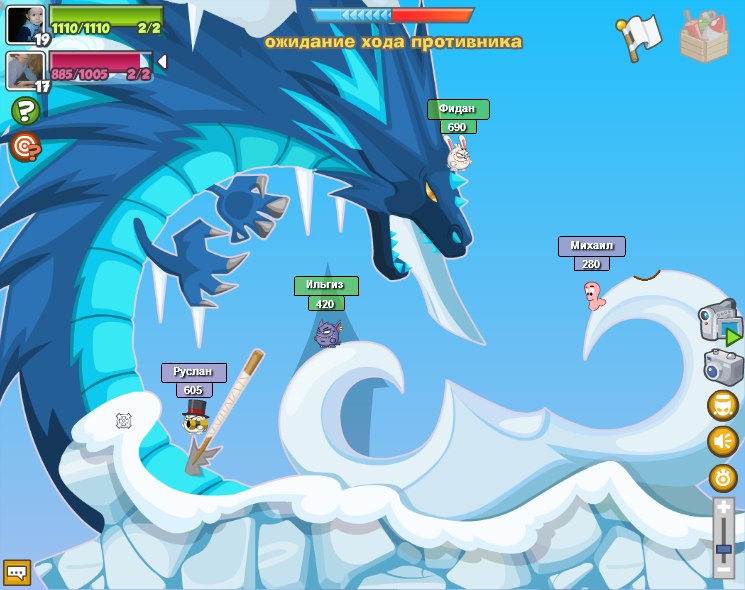Click the zoom slider handle
This screenshot has width=745, height=590.
click(x=723, y=548)
